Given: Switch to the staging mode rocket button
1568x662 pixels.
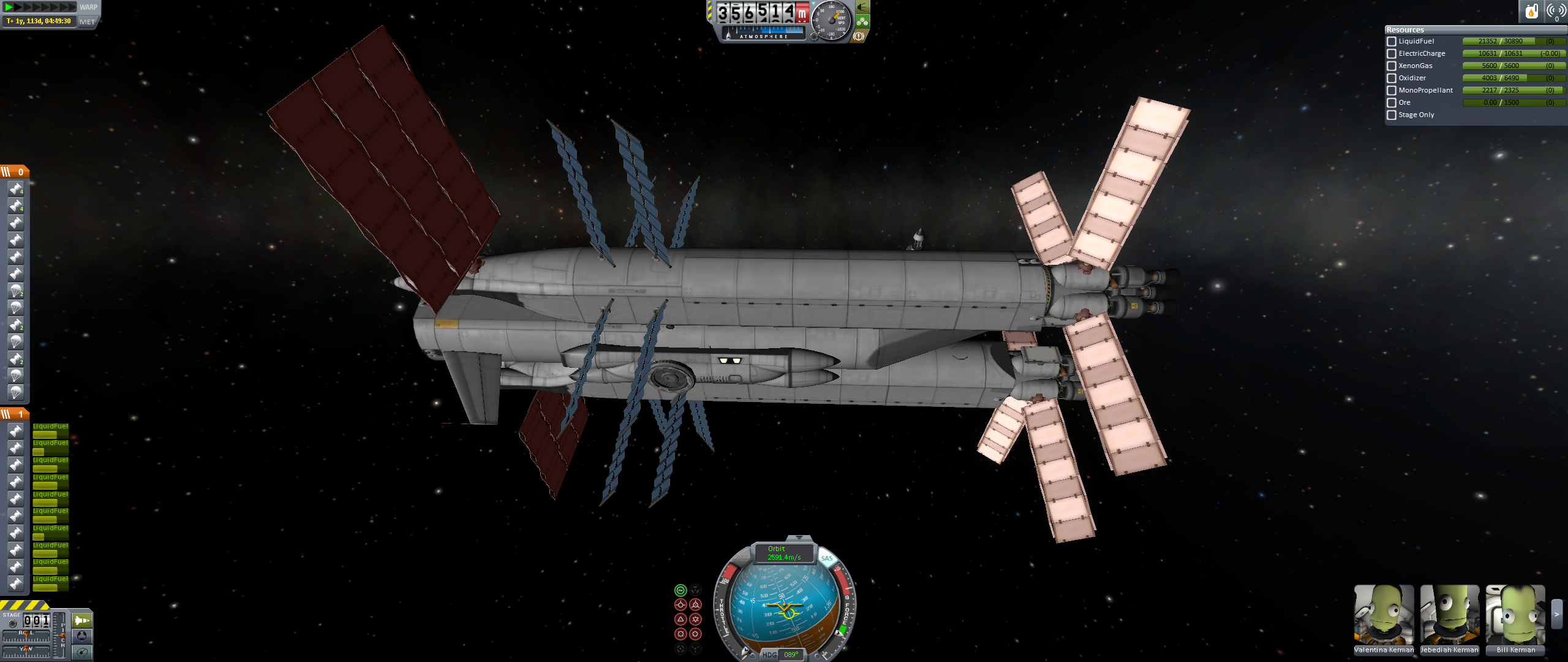Looking at the screenshot, I should pyautogui.click(x=81, y=620).
